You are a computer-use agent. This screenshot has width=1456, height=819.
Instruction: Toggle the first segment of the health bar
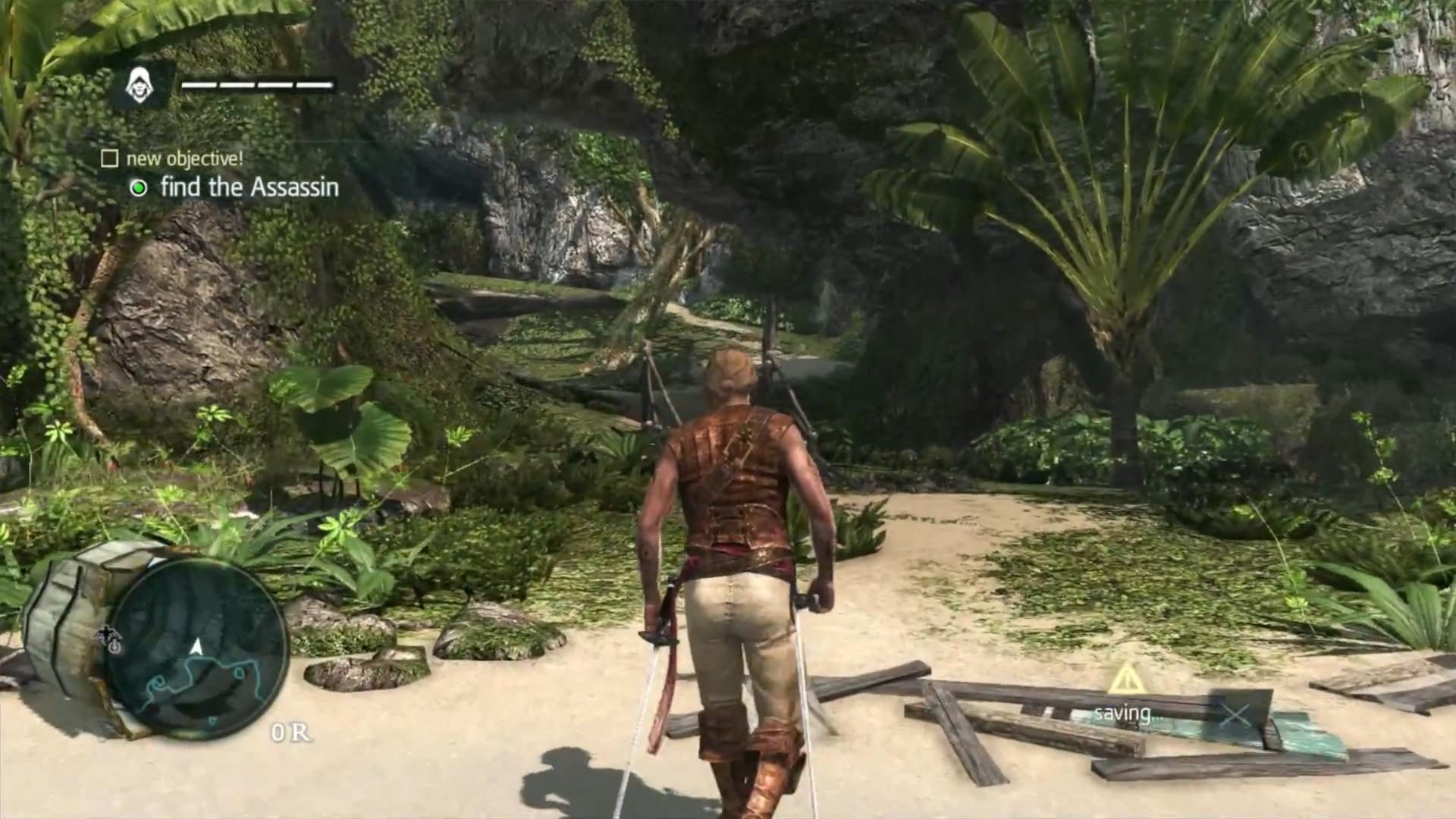[x=199, y=86]
